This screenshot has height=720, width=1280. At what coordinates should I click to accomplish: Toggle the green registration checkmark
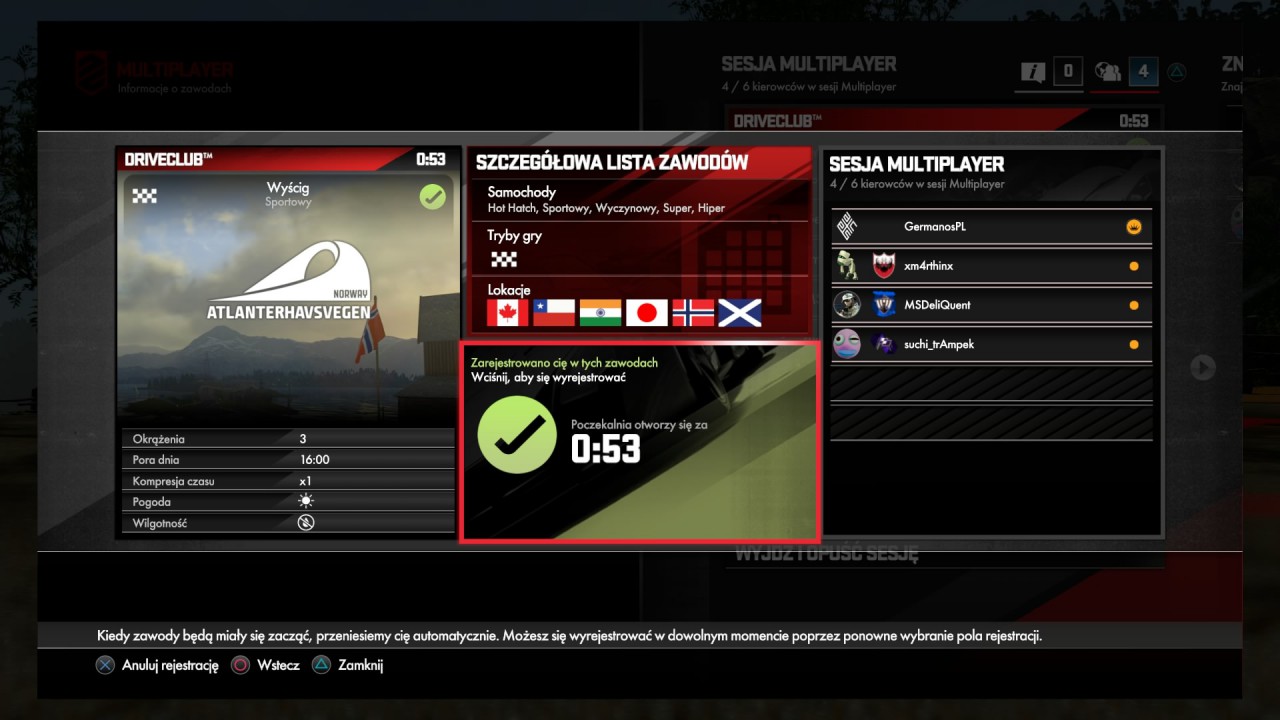click(517, 434)
